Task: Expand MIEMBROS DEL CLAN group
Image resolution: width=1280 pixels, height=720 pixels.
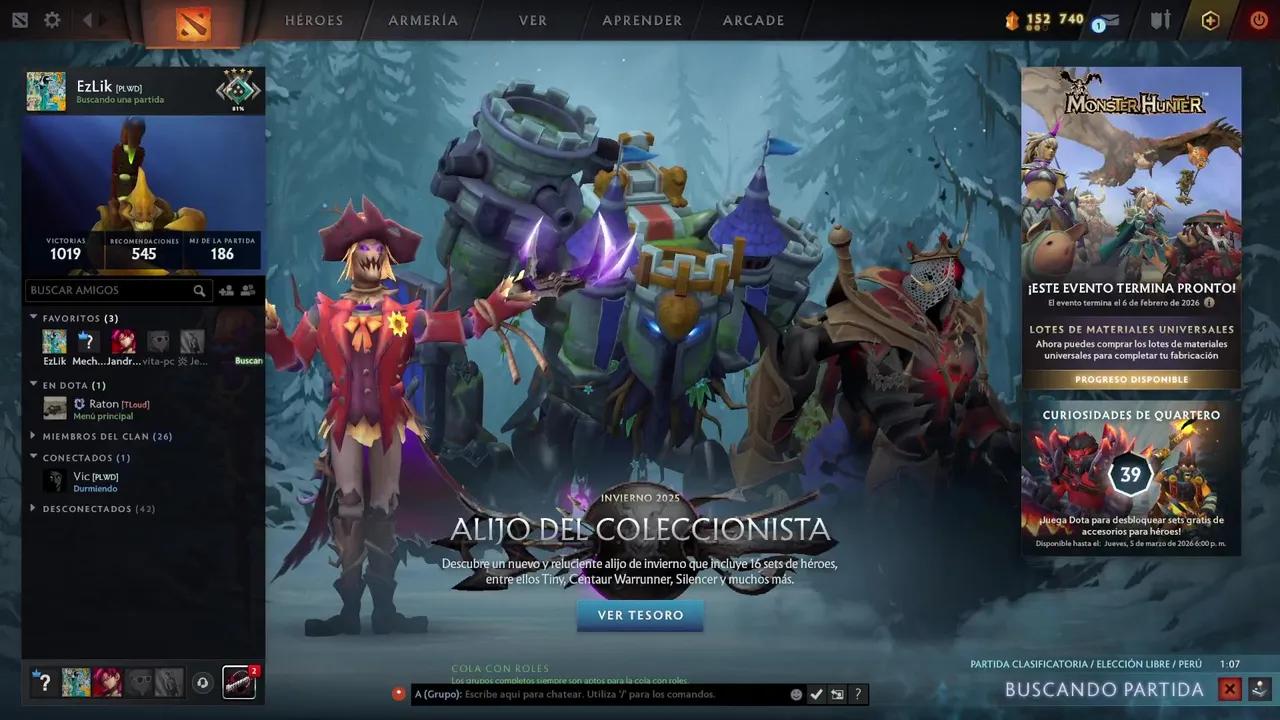Action: pos(33,436)
